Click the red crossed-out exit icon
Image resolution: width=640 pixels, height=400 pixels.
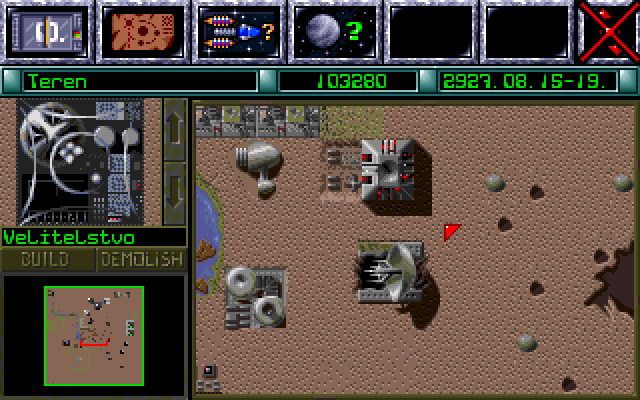pyautogui.click(x=609, y=30)
